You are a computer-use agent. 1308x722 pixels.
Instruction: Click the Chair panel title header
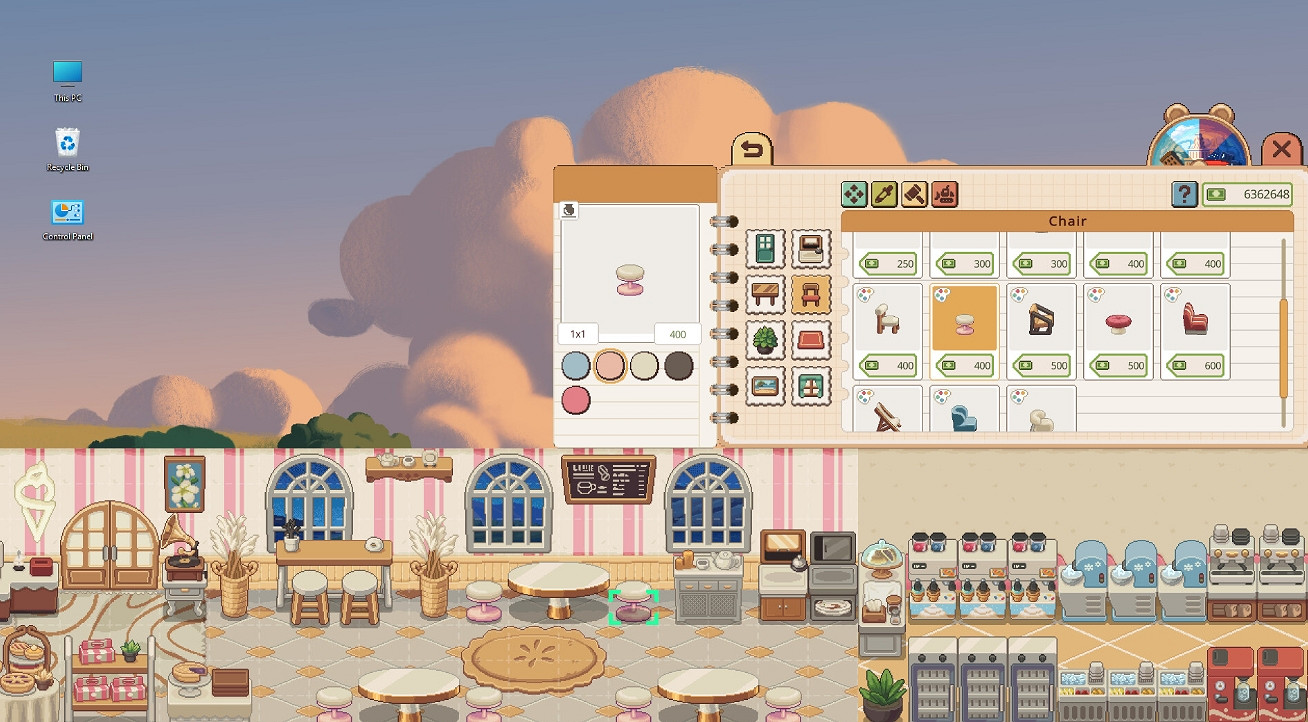(1065, 220)
